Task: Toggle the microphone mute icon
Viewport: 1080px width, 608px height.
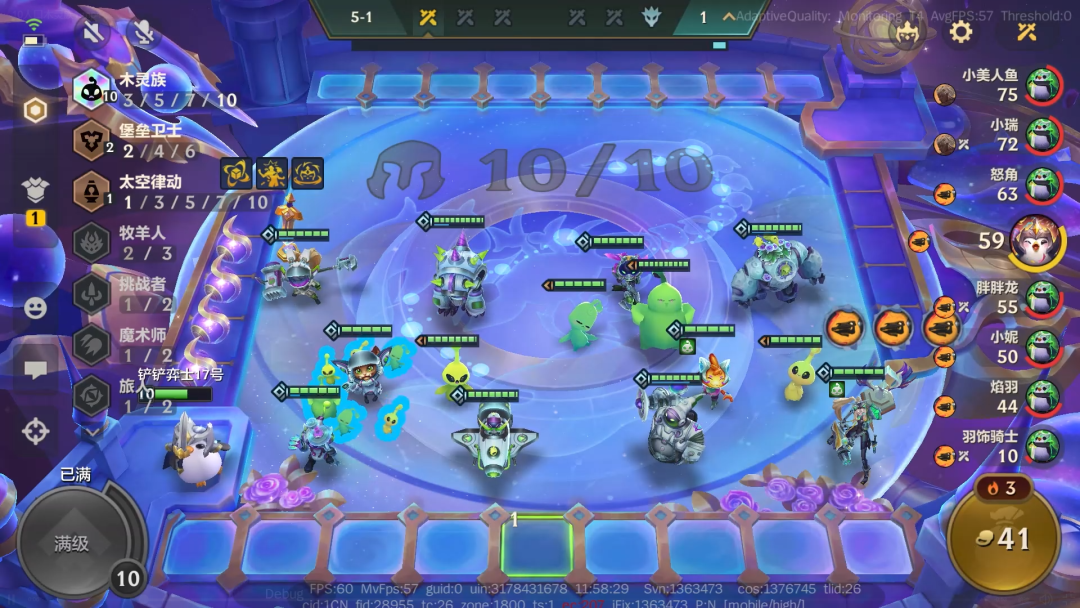Action: 145,35
